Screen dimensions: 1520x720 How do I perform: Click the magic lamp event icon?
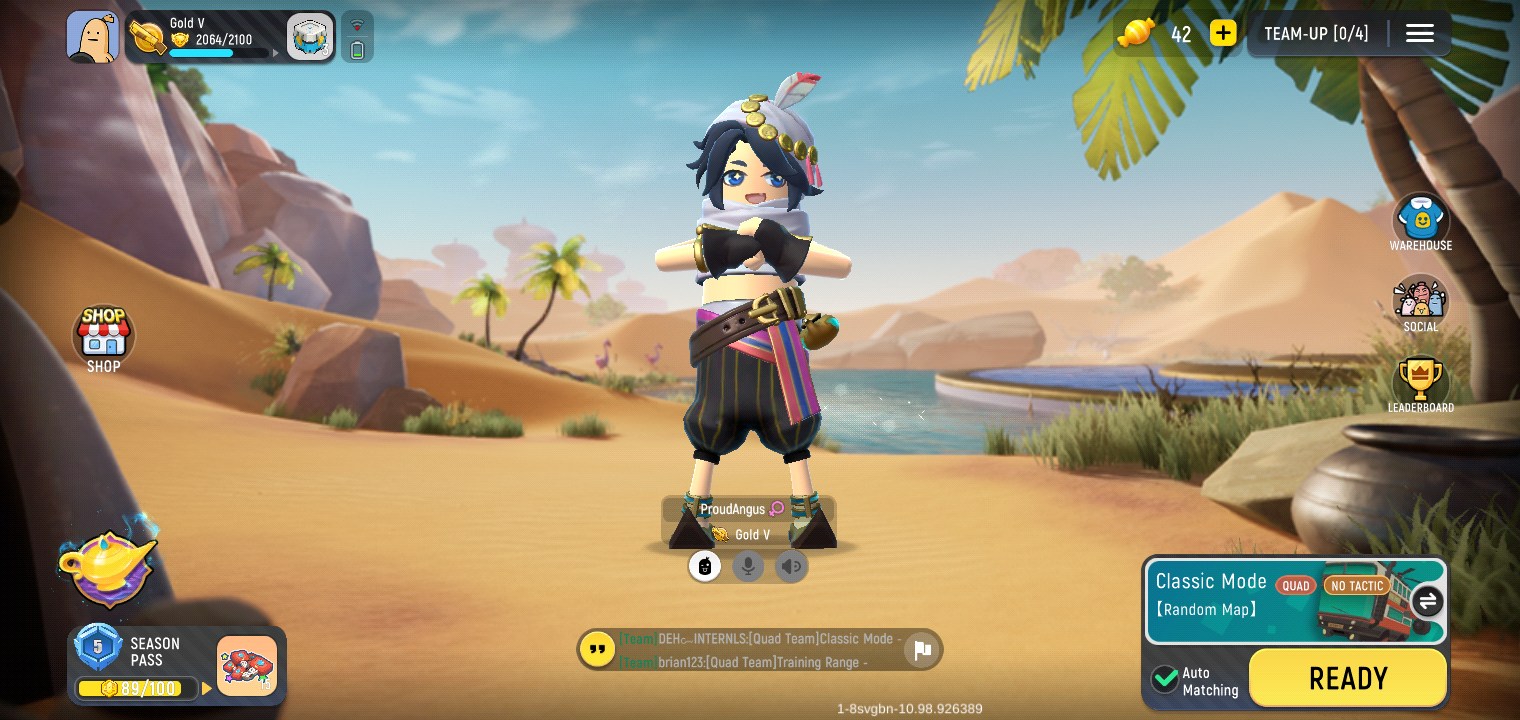coord(109,565)
